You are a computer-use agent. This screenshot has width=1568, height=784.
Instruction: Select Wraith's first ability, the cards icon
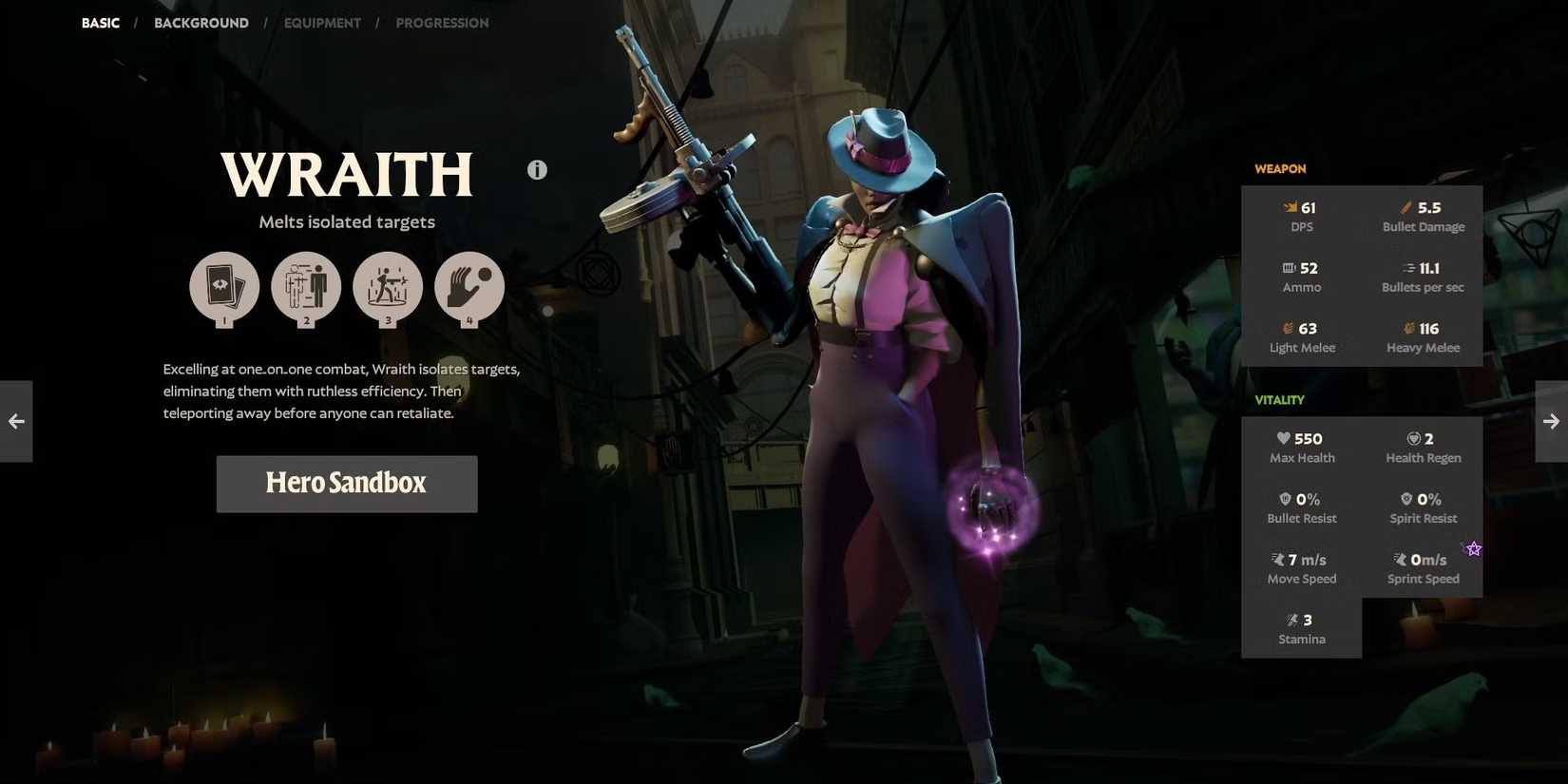[224, 287]
